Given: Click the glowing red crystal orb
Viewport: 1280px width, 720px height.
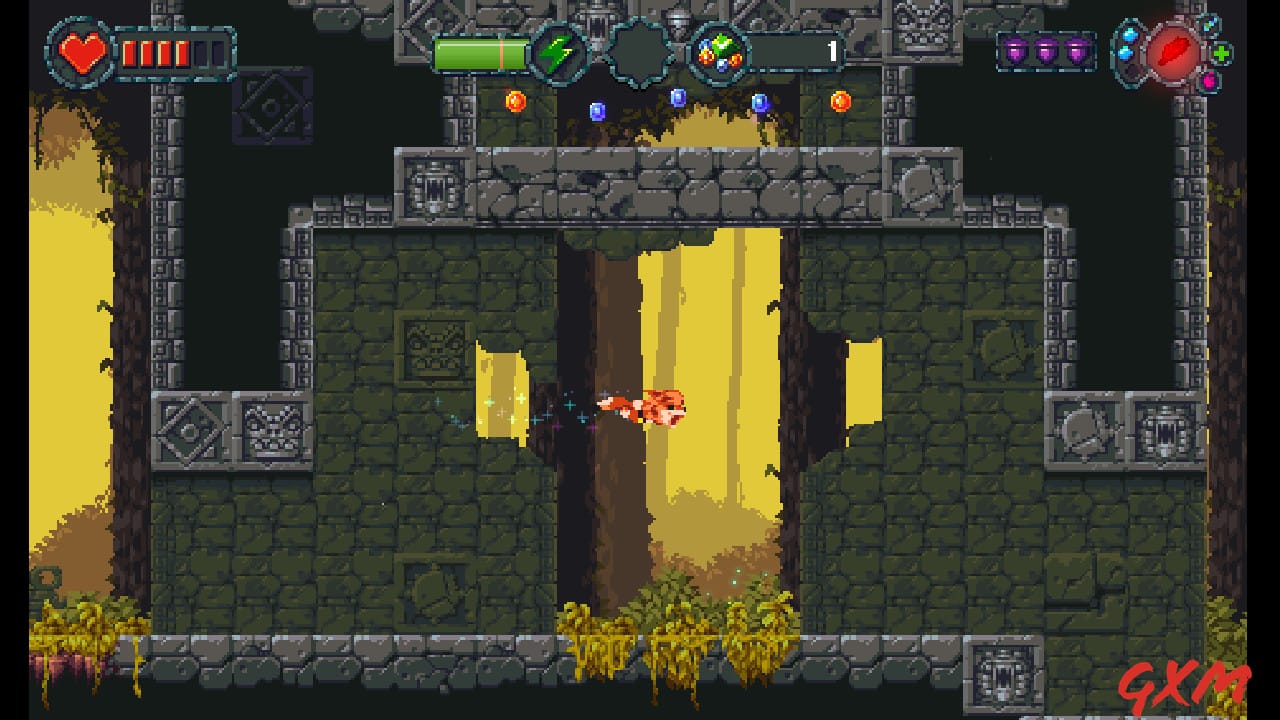Looking at the screenshot, I should [x=1173, y=52].
